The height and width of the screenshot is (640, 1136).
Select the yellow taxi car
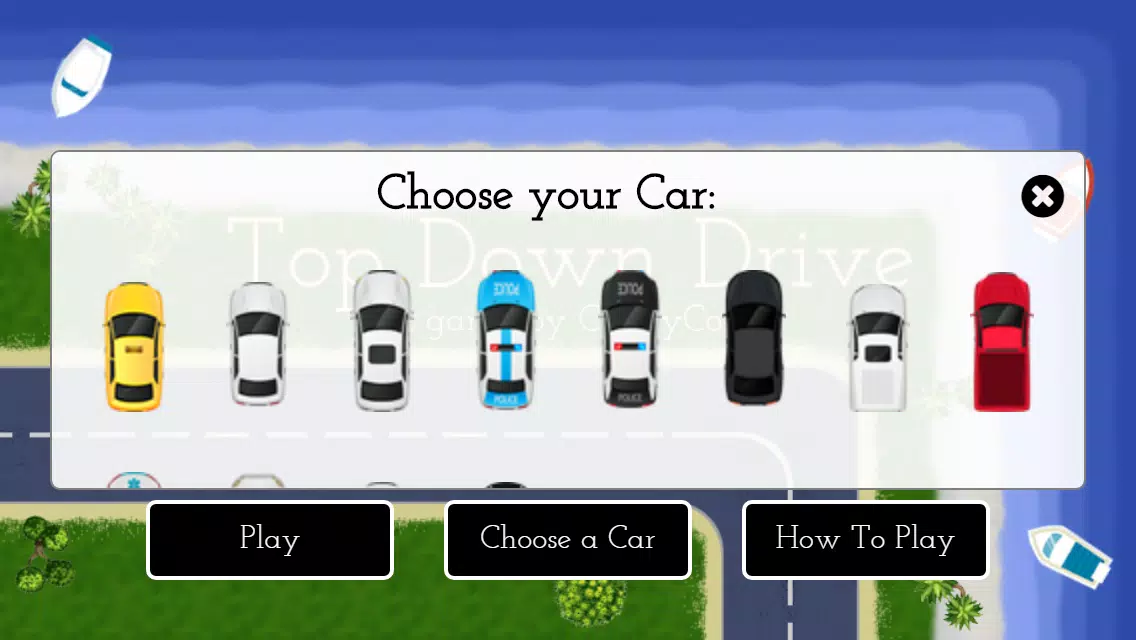(134, 346)
